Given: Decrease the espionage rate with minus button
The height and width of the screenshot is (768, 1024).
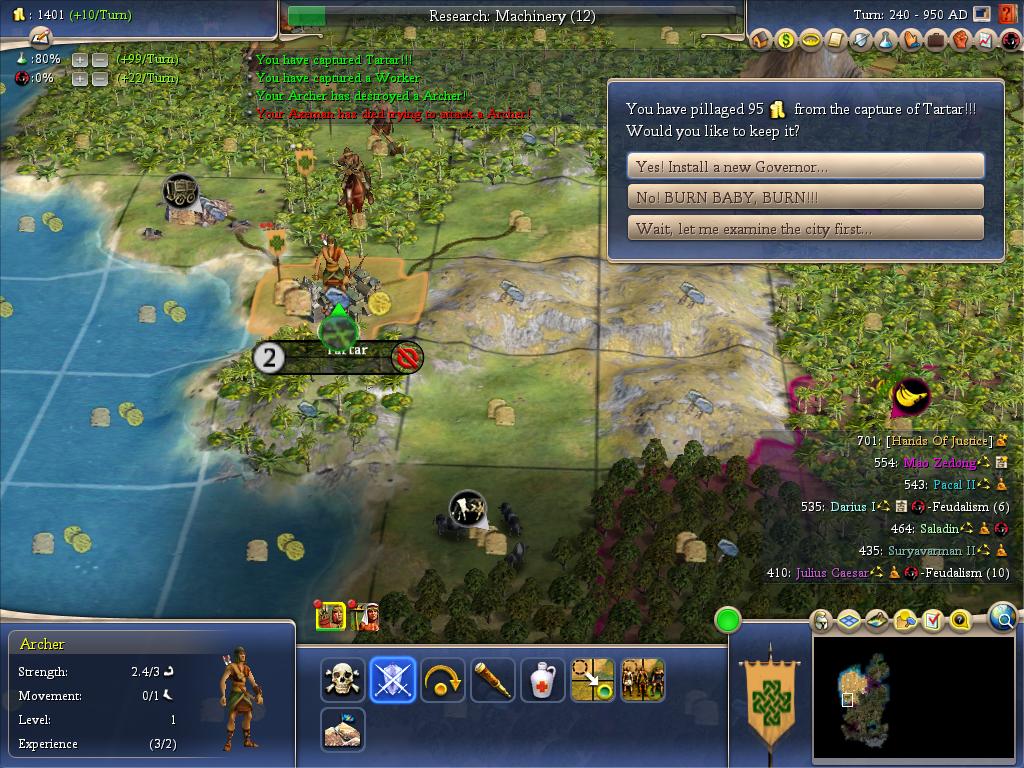Looking at the screenshot, I should [99, 79].
